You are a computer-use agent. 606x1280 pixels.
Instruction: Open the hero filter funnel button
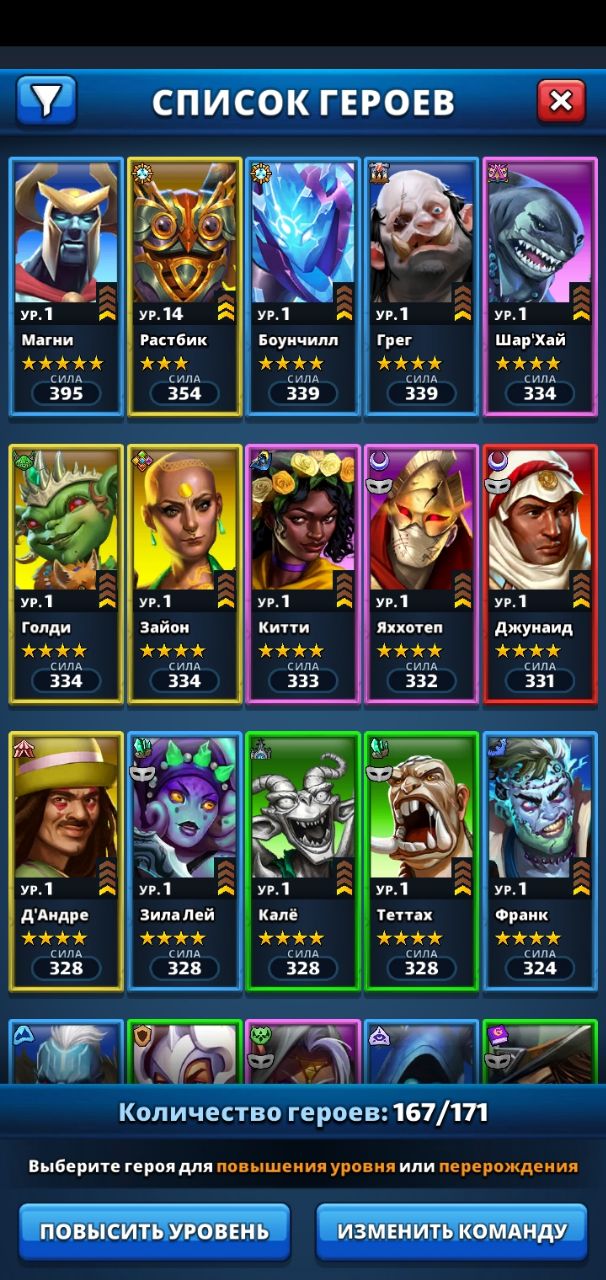point(46,99)
